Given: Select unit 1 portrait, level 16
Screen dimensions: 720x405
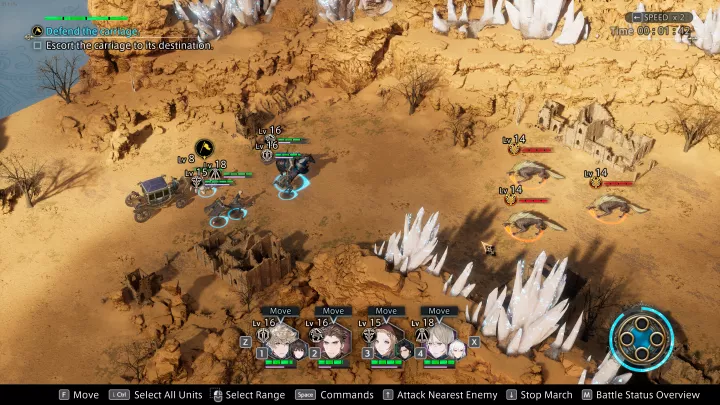Looking at the screenshot, I should (283, 339).
